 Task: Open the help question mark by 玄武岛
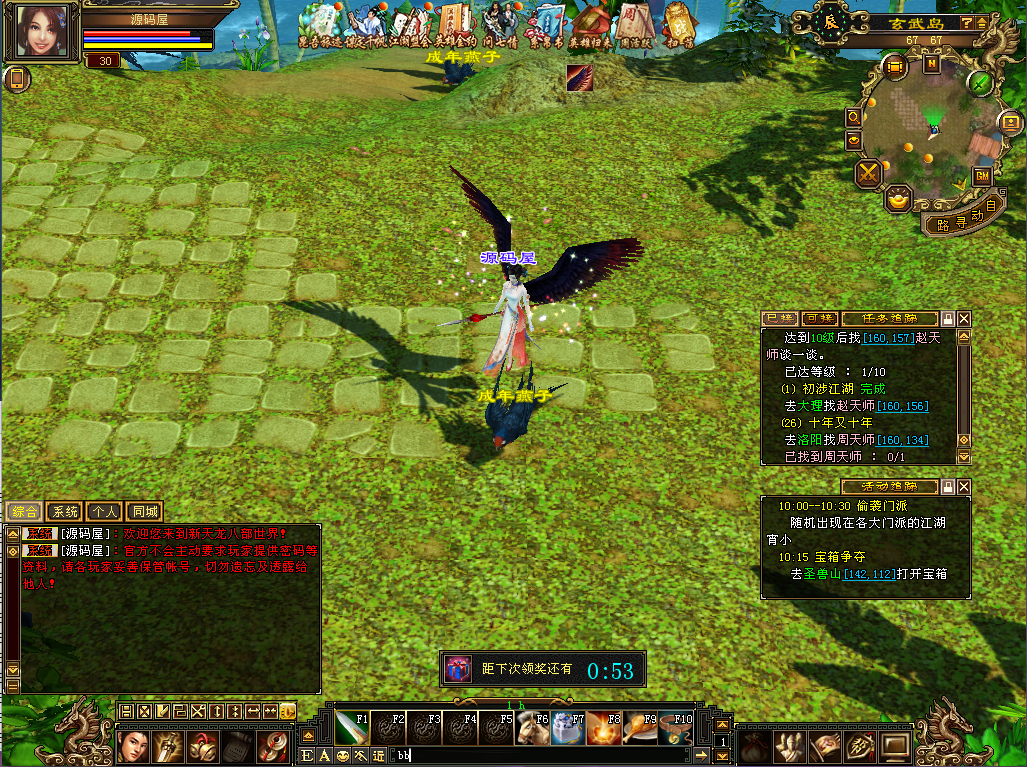click(967, 22)
